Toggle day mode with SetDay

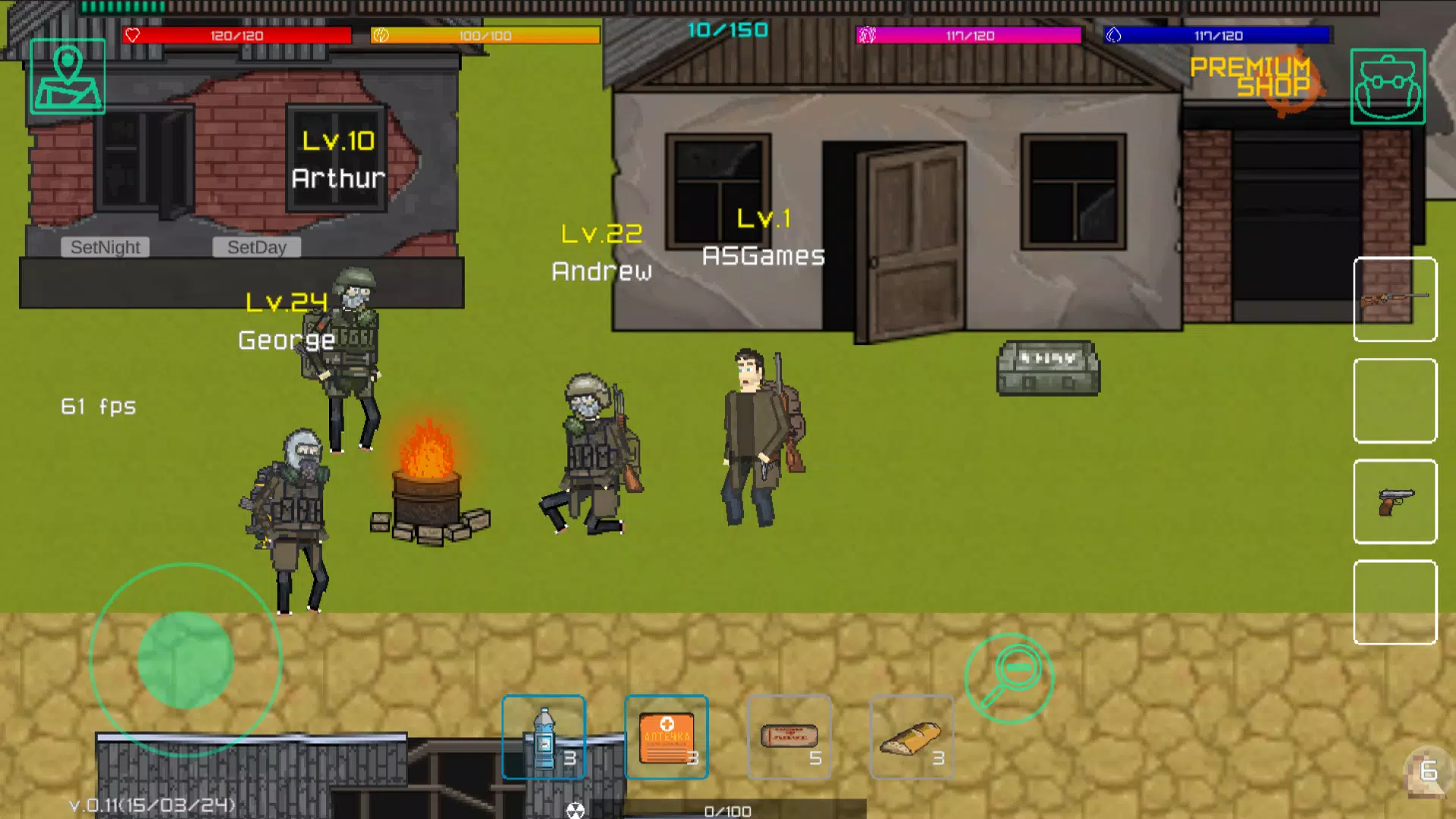[x=256, y=246]
